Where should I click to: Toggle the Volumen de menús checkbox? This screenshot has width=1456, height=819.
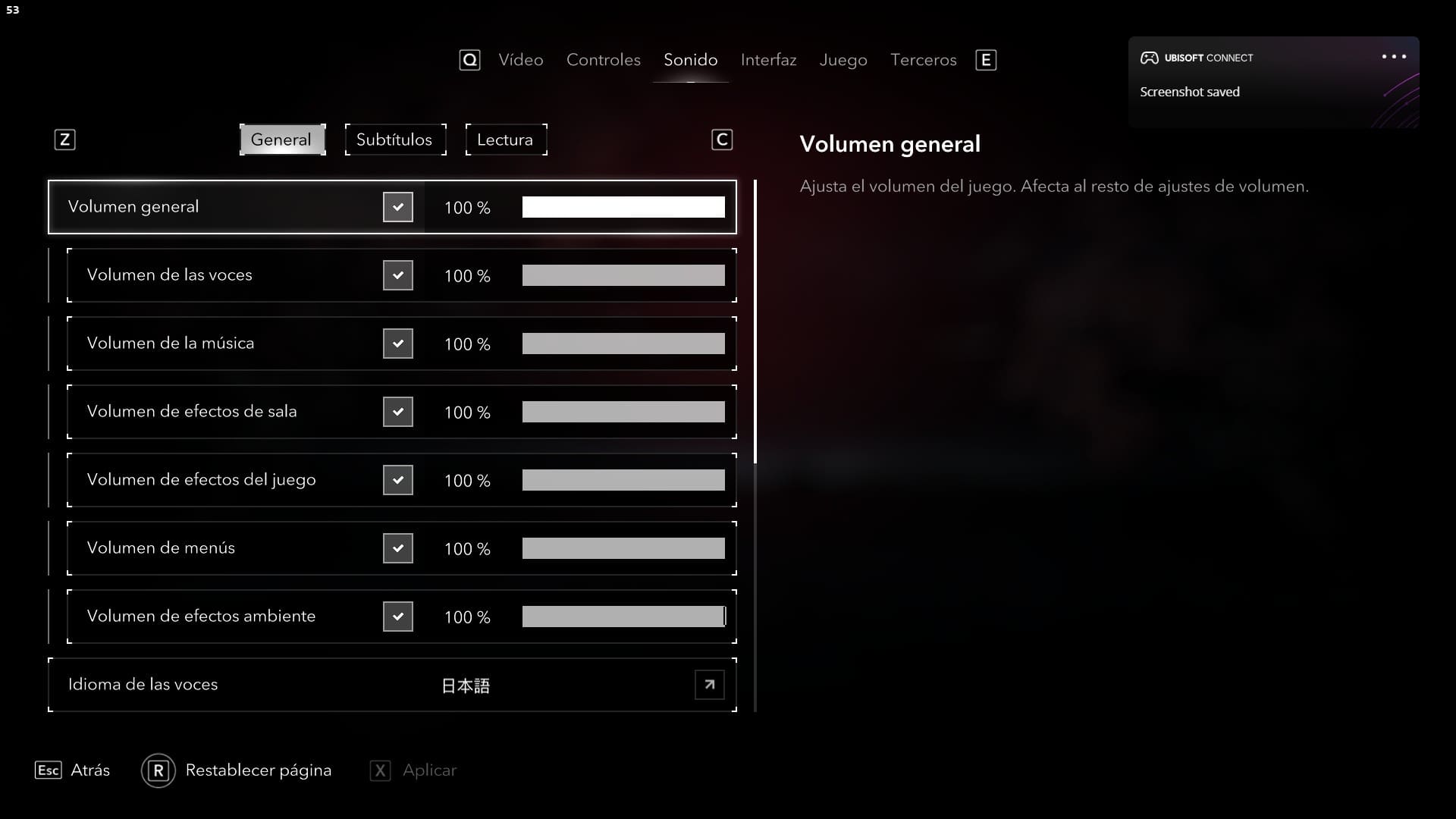(x=397, y=548)
